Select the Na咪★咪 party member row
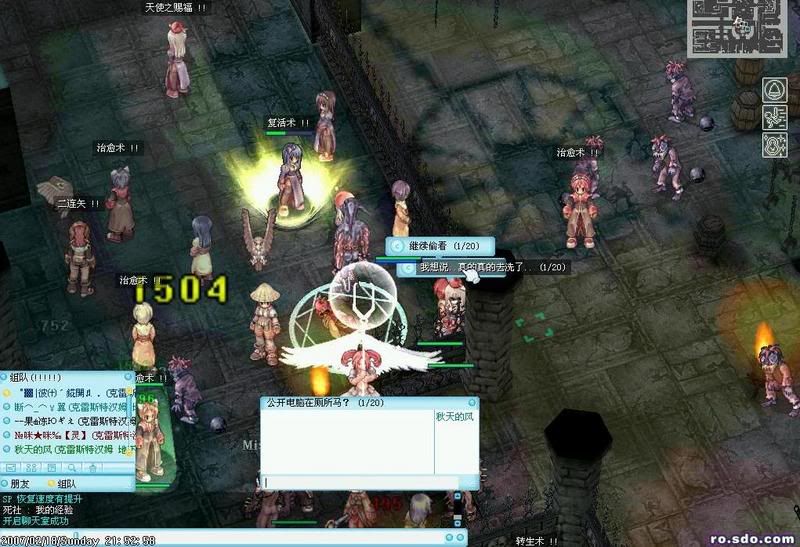 coord(60,436)
